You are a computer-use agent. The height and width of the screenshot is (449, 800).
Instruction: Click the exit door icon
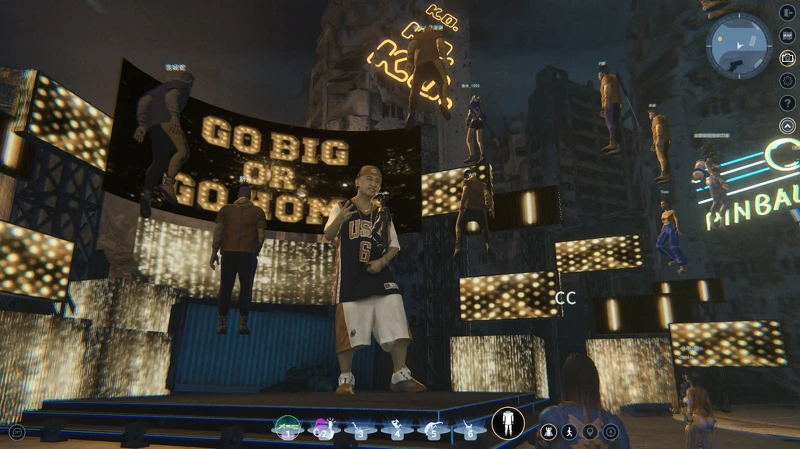(x=787, y=13)
